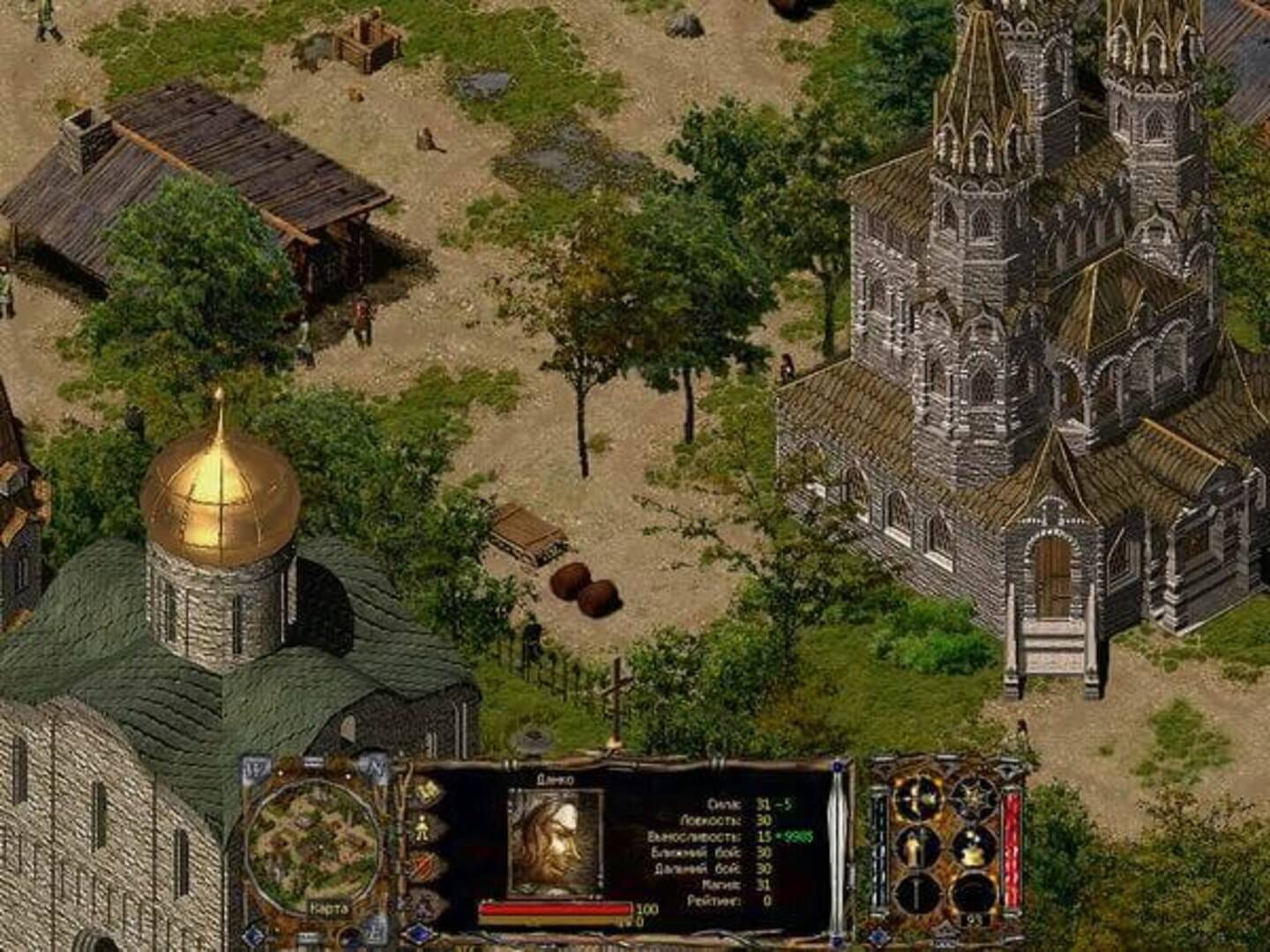Toggle the diamond button left of the inventory panel

pyautogui.click(x=878, y=935)
